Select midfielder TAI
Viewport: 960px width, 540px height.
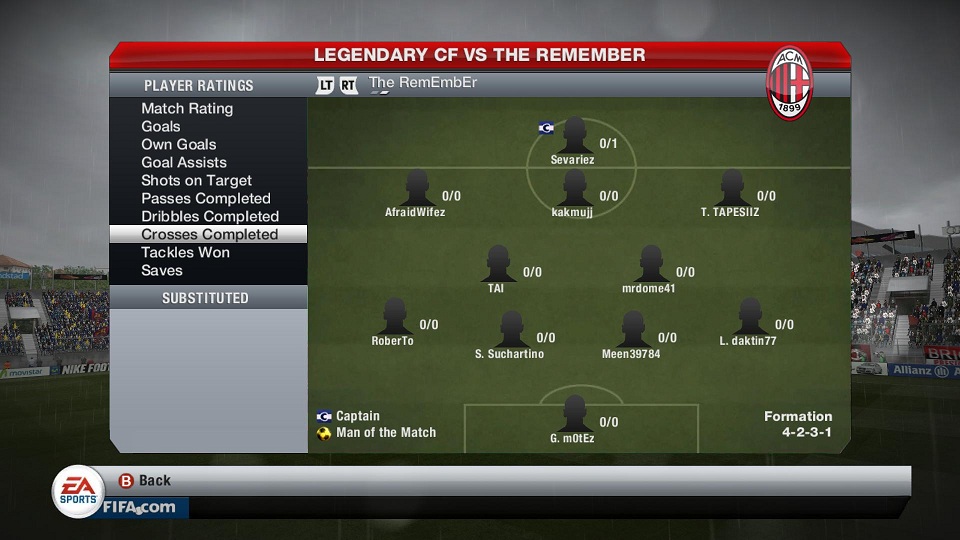click(x=497, y=265)
